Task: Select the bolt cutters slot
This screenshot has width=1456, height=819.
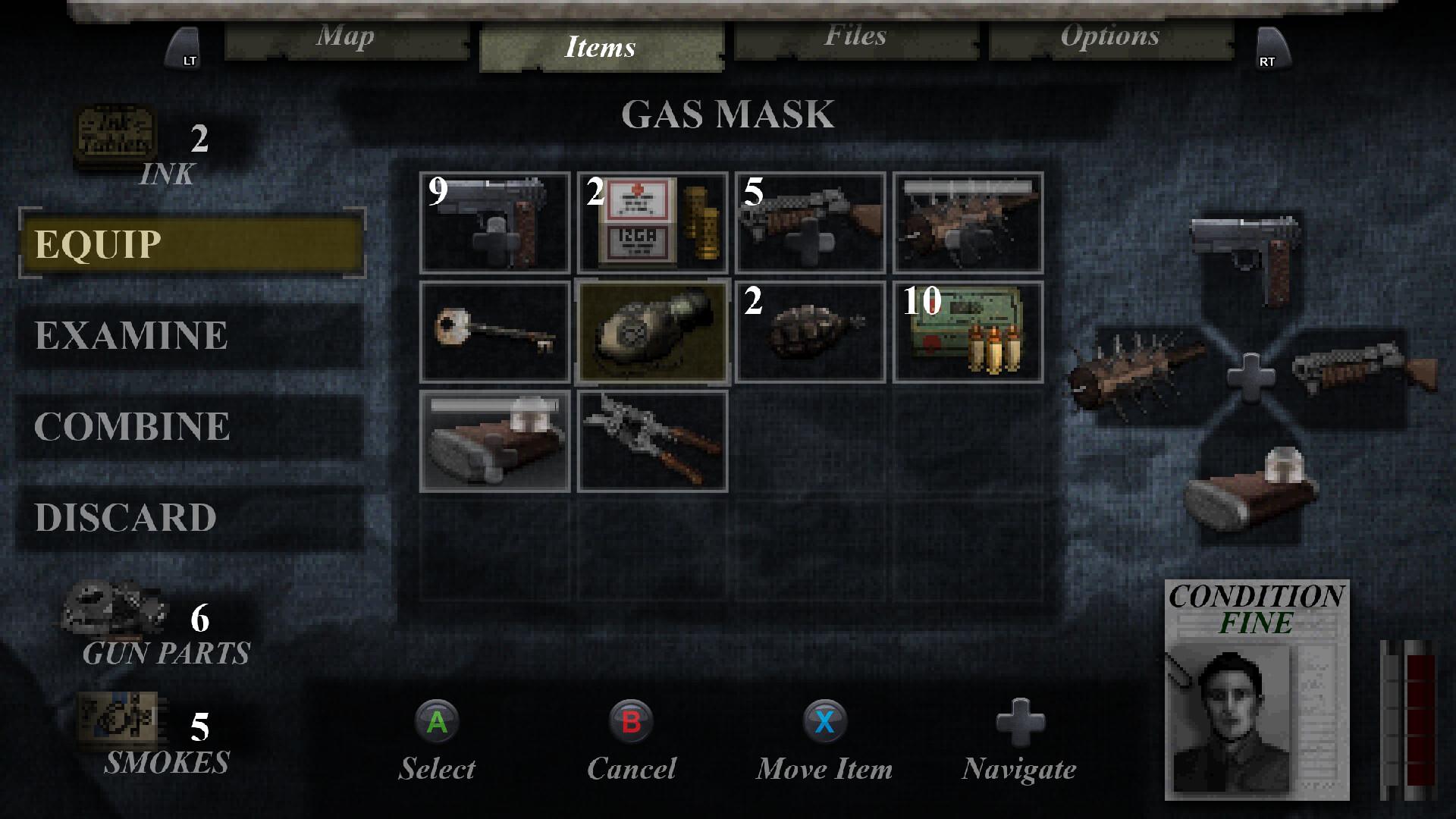Action: point(652,441)
